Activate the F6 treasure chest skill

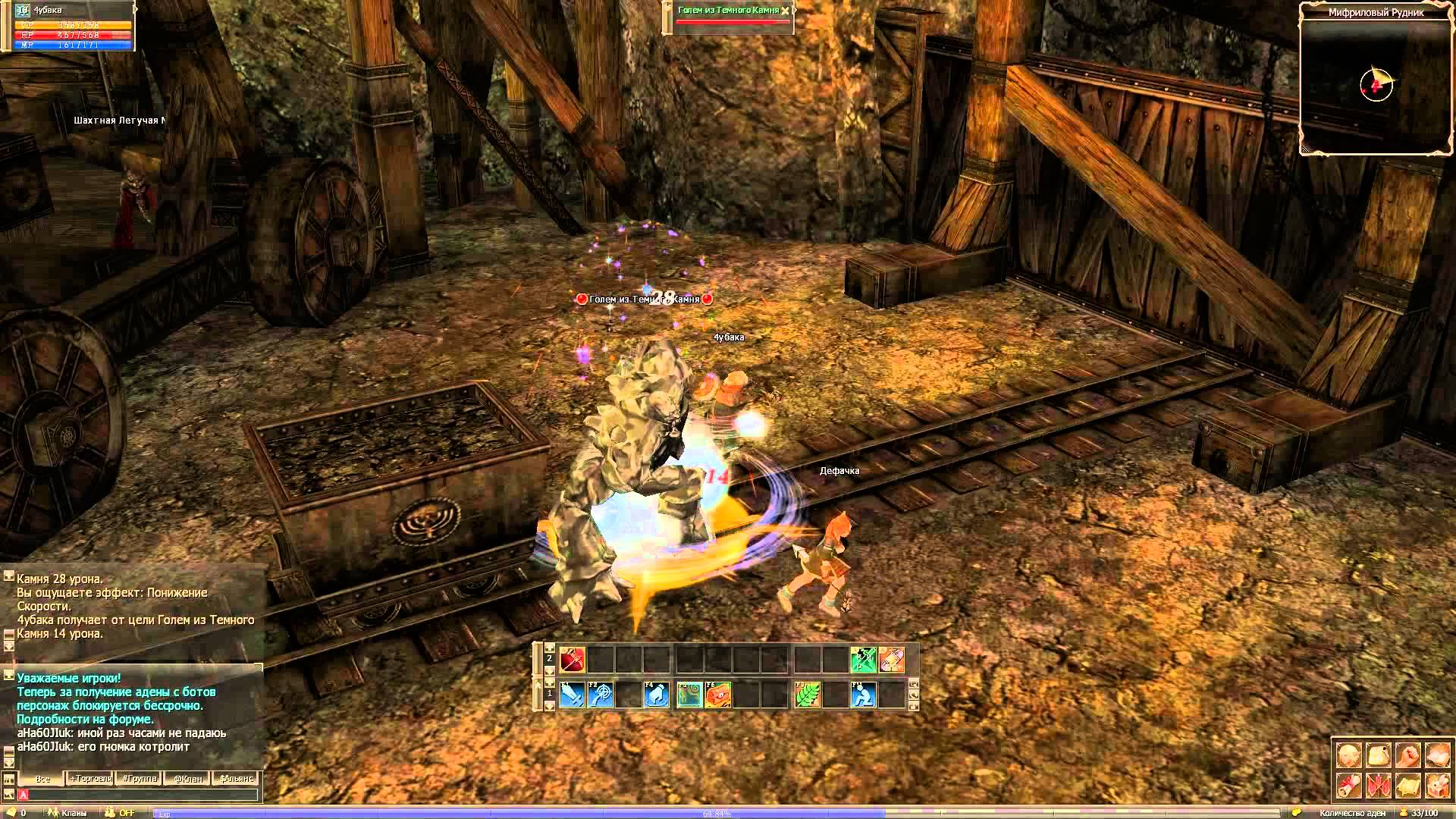click(x=717, y=695)
